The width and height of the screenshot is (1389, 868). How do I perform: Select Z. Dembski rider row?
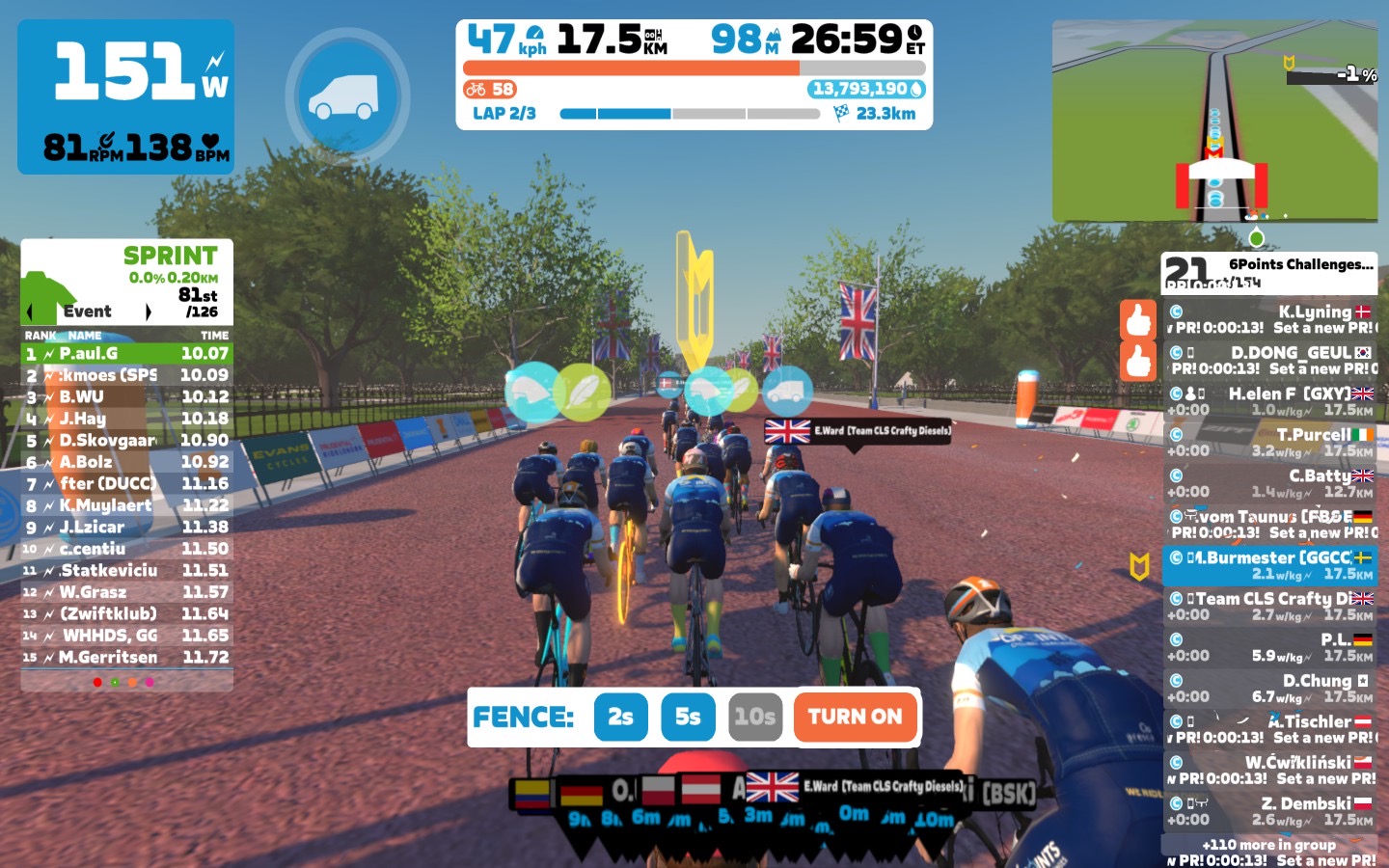point(1269,811)
